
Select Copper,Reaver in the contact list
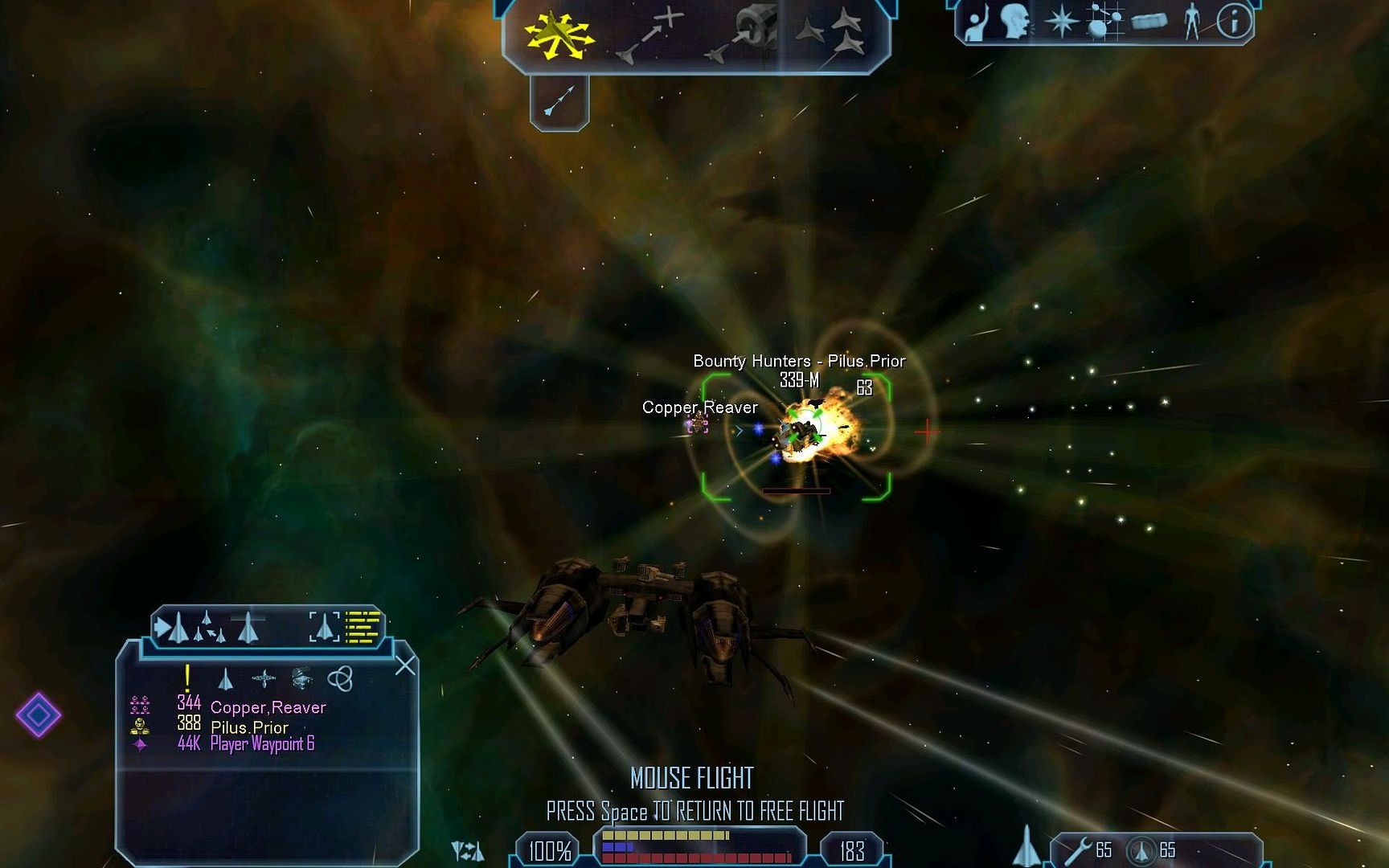coord(268,707)
